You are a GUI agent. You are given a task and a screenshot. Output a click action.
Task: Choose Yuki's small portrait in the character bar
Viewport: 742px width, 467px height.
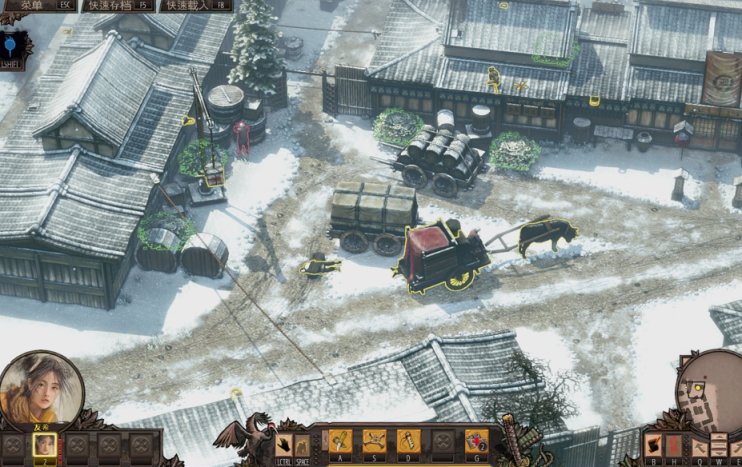coord(45,445)
